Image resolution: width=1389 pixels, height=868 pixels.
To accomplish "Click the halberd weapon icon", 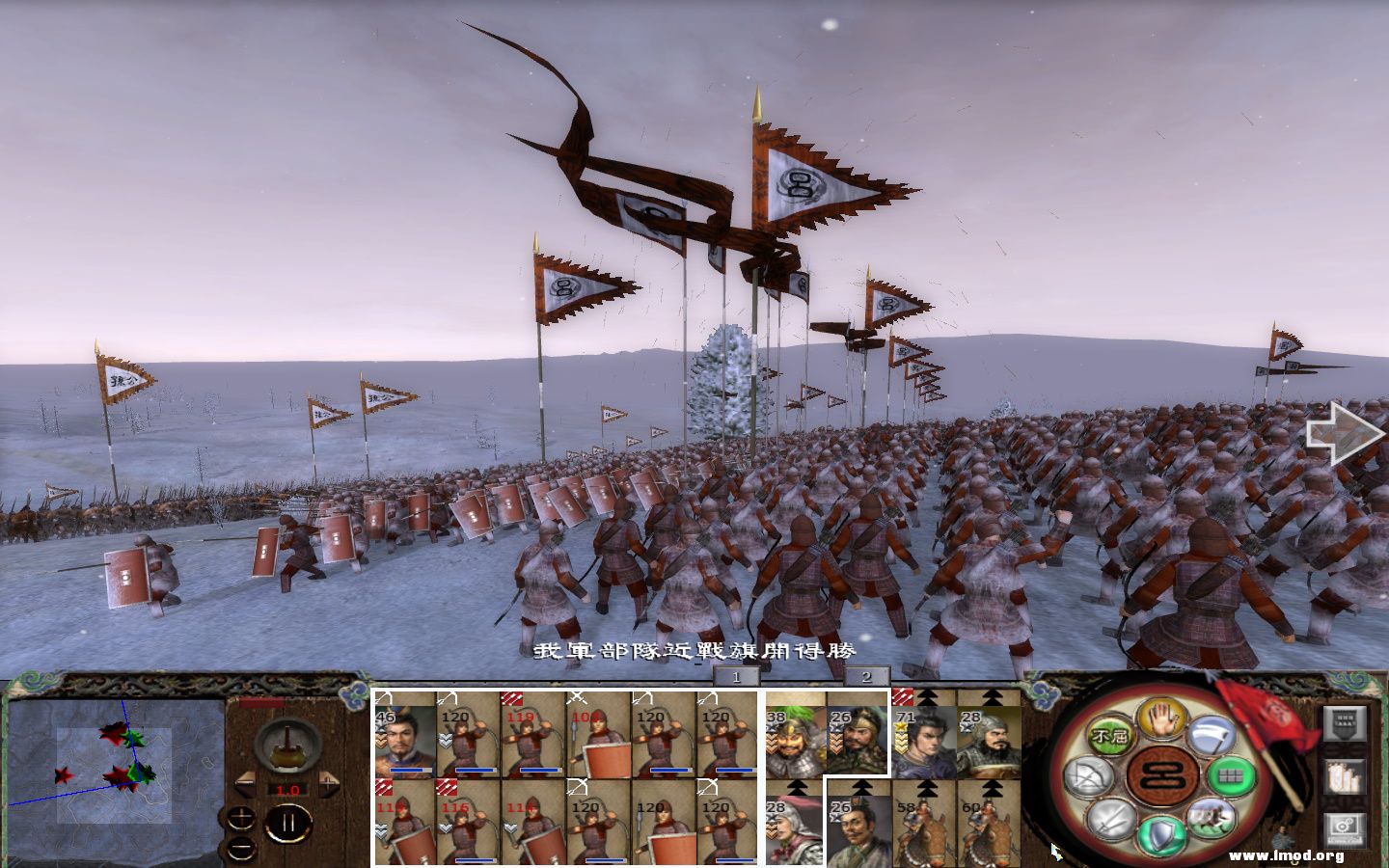I will [x=1209, y=735].
